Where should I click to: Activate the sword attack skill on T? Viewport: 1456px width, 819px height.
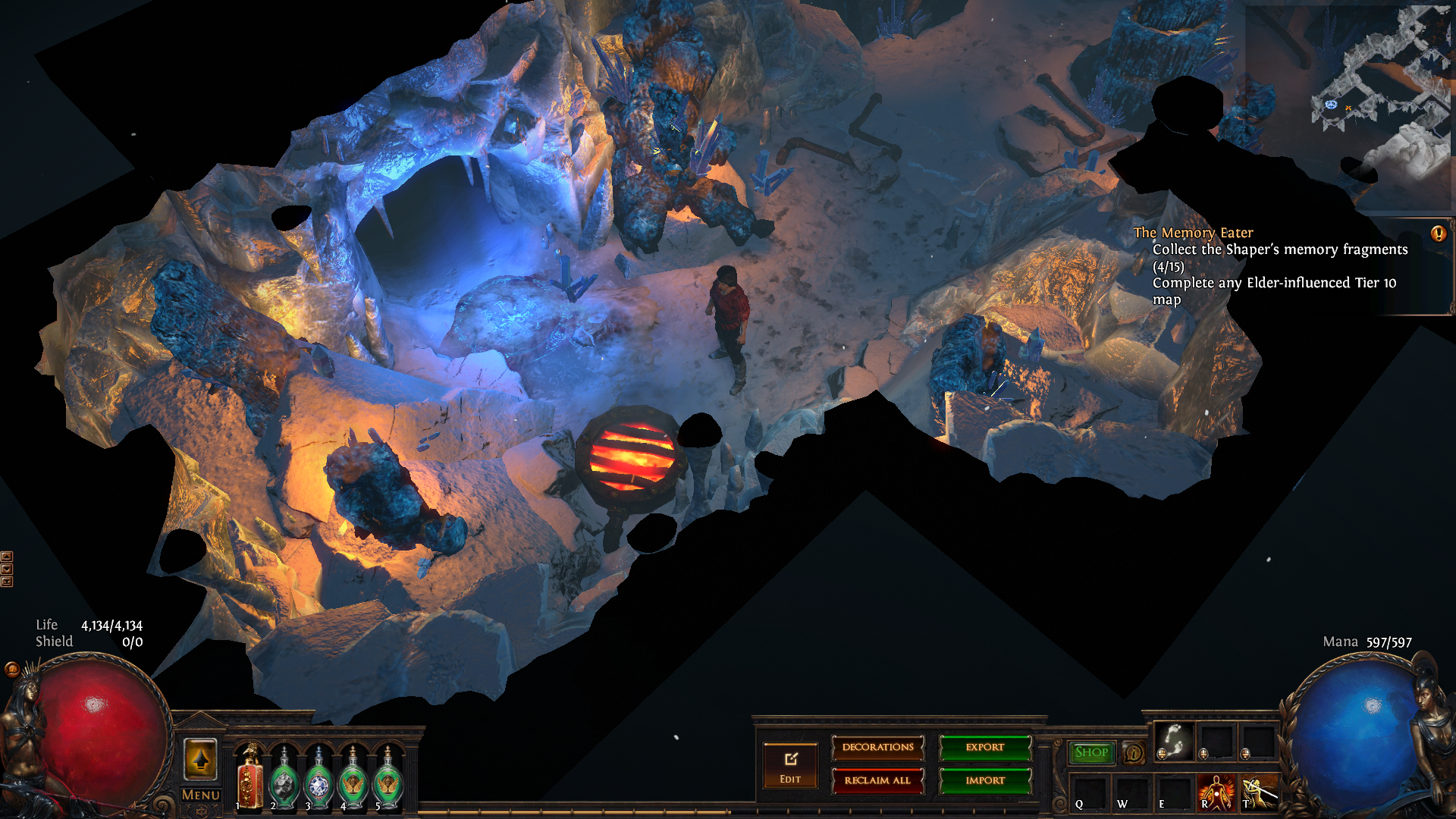click(1258, 792)
